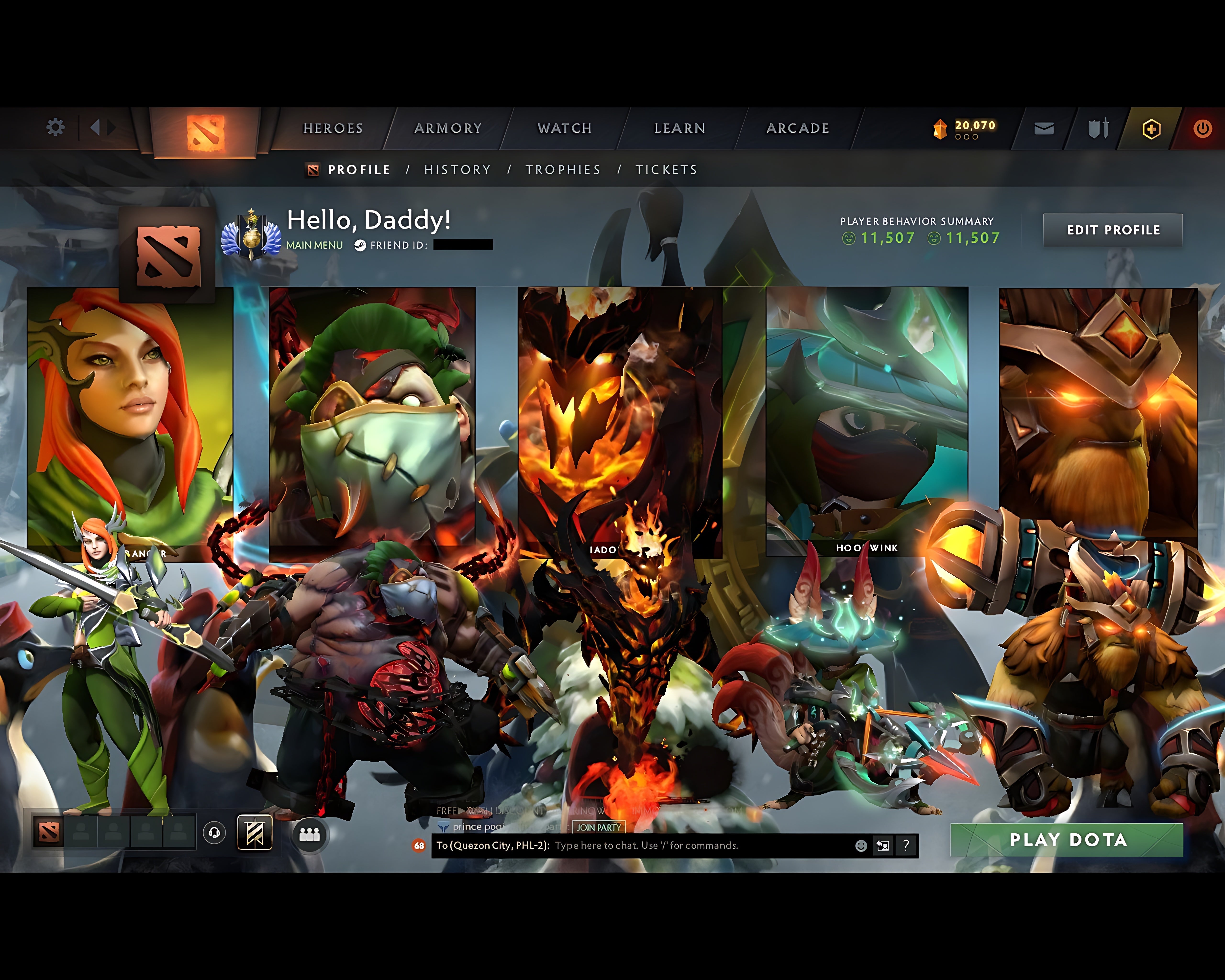Switch to the Trophies tab
The width and height of the screenshot is (1225, 980).
[563, 169]
